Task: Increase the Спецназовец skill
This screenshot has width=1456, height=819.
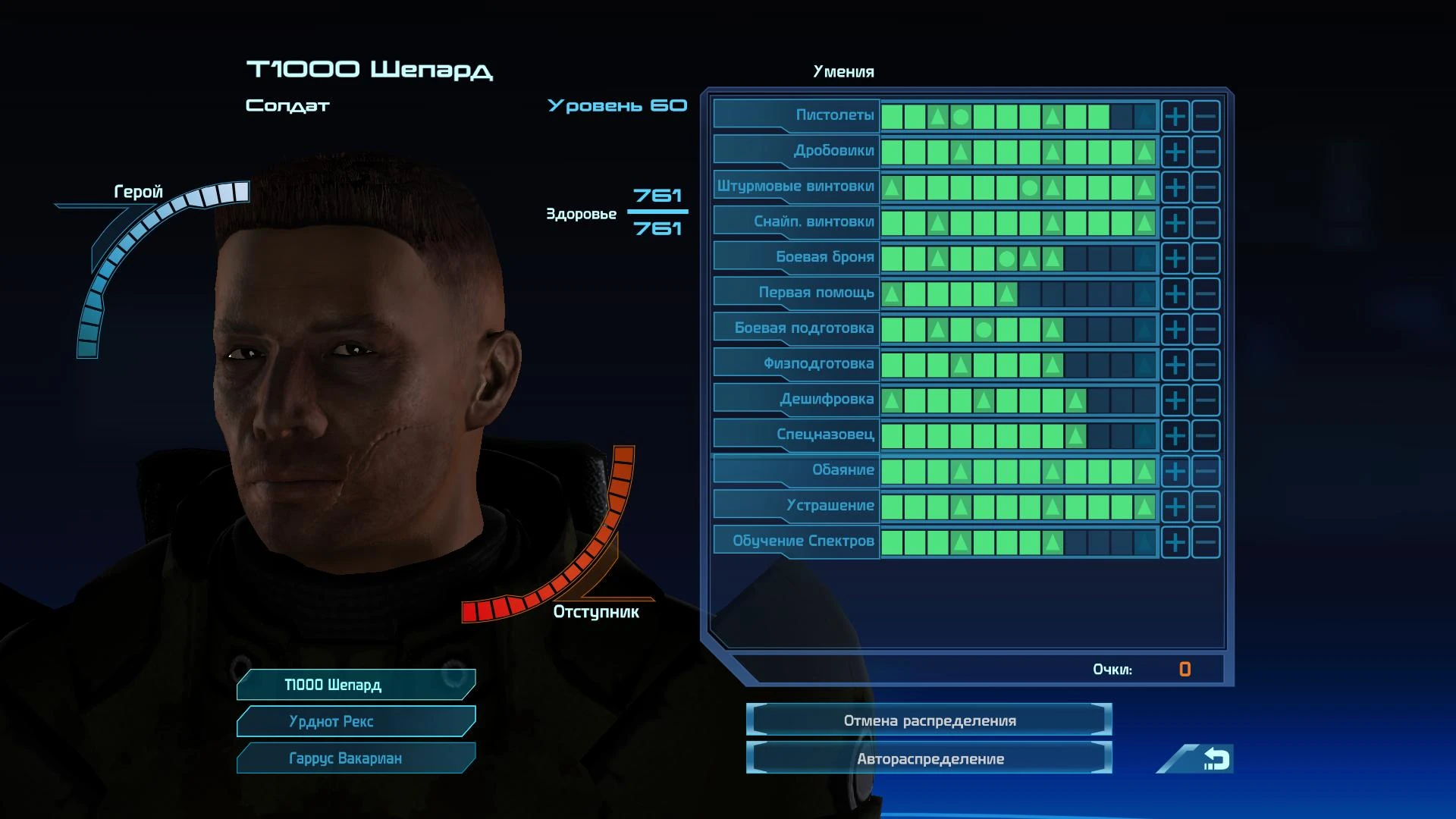Action: [x=1175, y=436]
